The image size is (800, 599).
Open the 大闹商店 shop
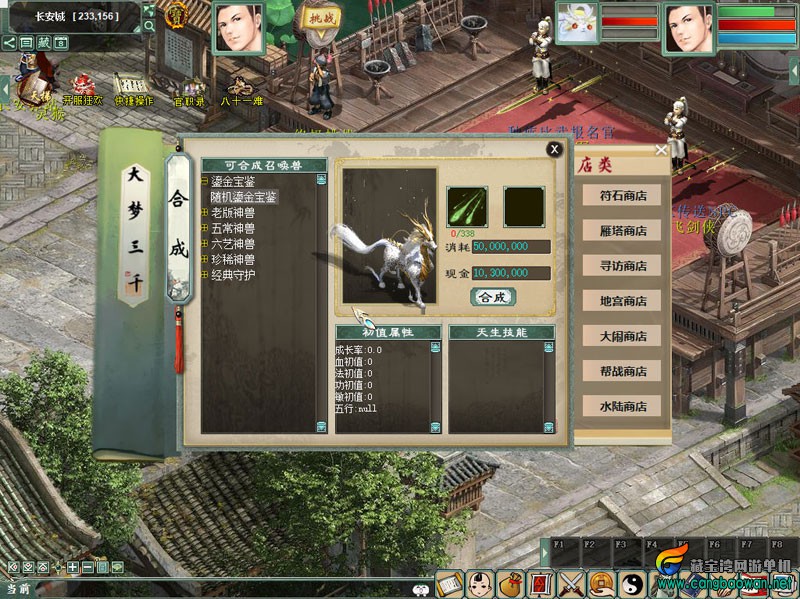pyautogui.click(x=623, y=336)
